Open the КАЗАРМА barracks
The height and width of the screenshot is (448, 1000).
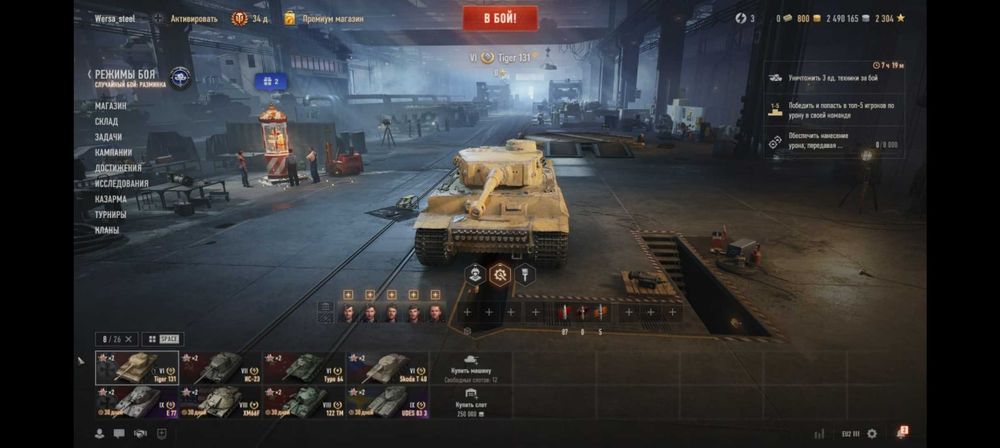click(111, 199)
